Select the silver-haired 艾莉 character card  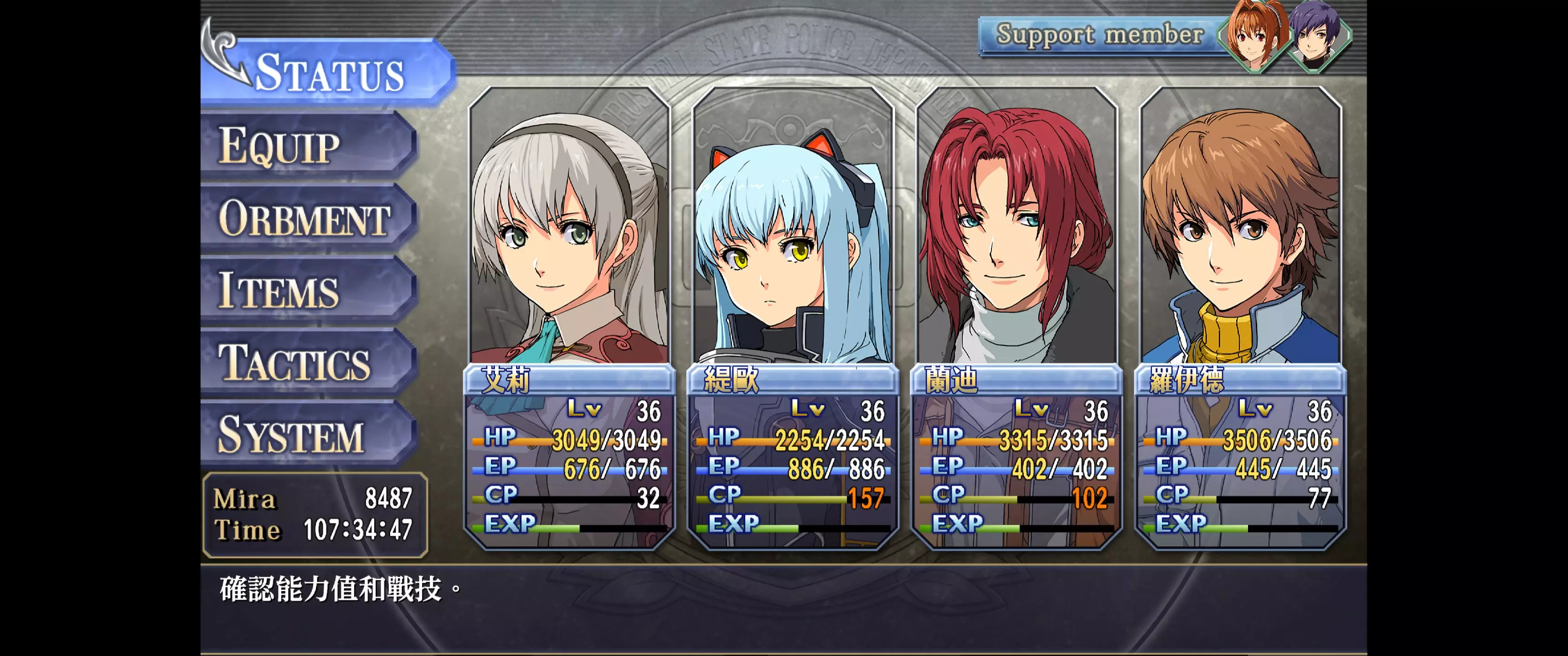point(570,317)
